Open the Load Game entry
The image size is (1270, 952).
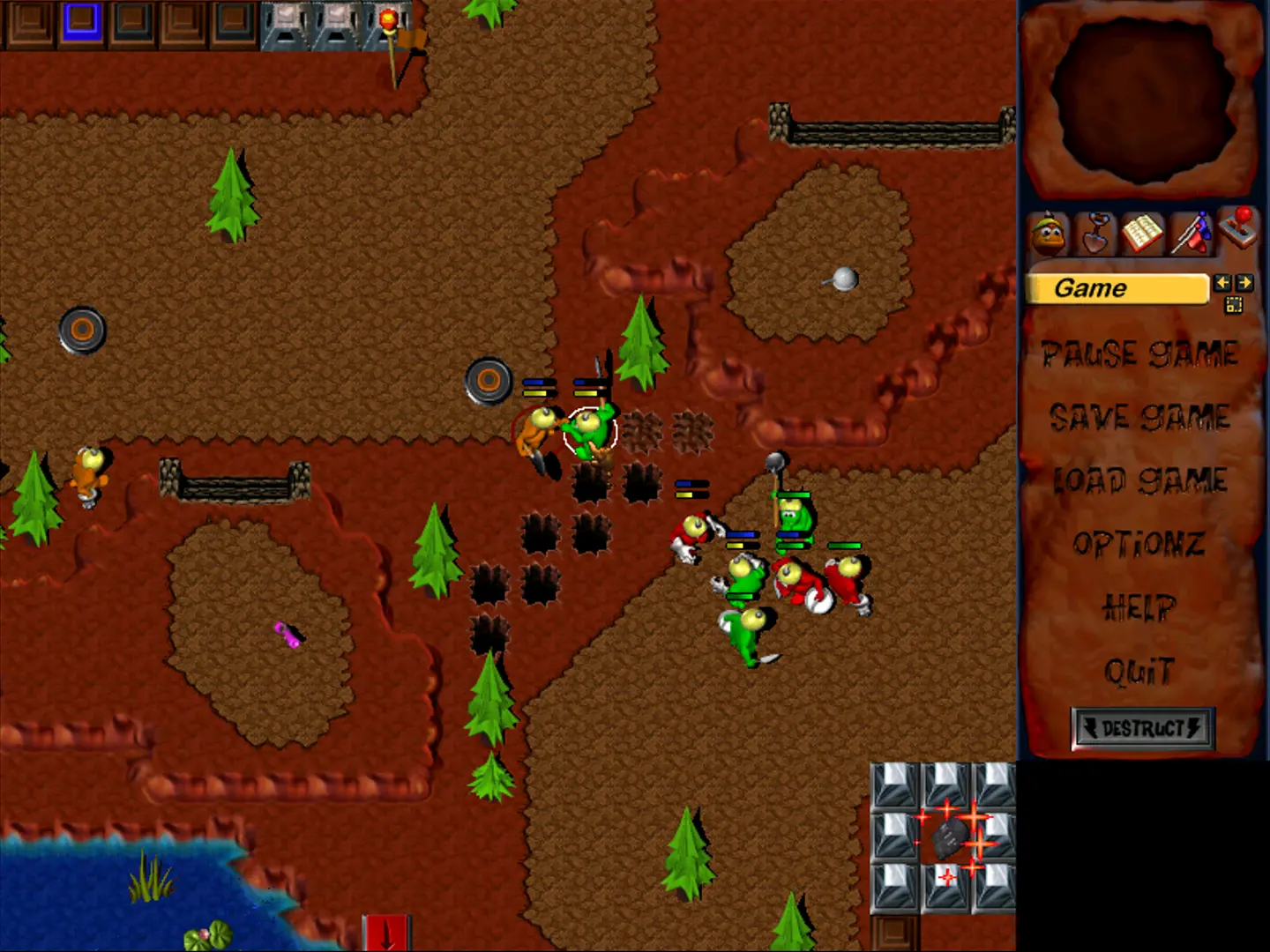(1140, 480)
